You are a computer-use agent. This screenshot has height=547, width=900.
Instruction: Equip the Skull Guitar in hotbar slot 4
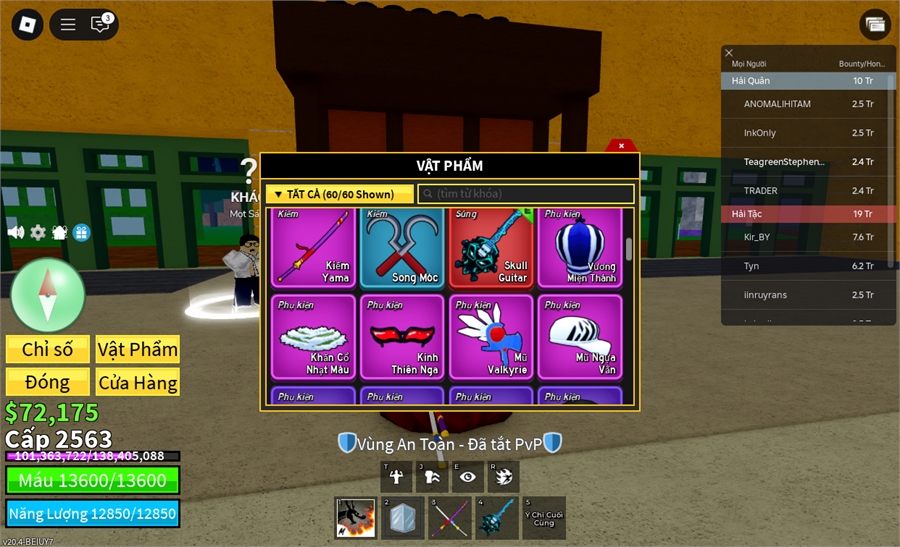[497, 518]
